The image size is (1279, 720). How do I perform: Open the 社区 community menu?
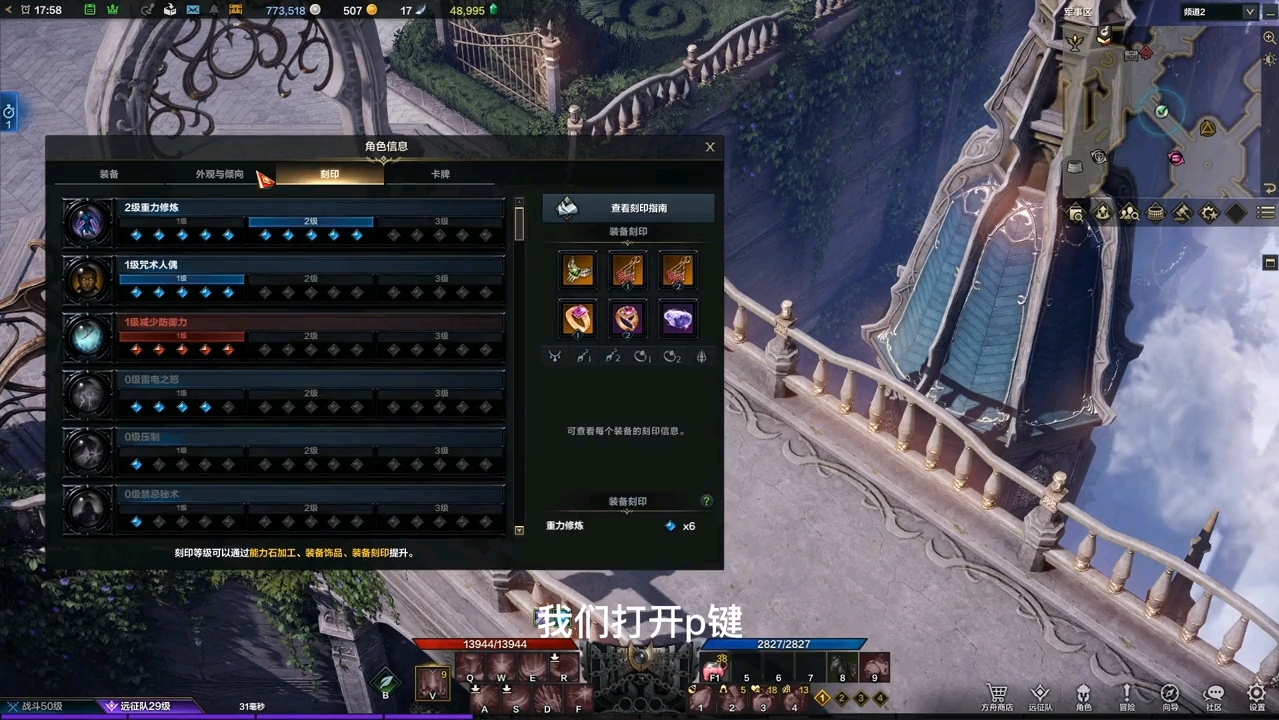1213,696
